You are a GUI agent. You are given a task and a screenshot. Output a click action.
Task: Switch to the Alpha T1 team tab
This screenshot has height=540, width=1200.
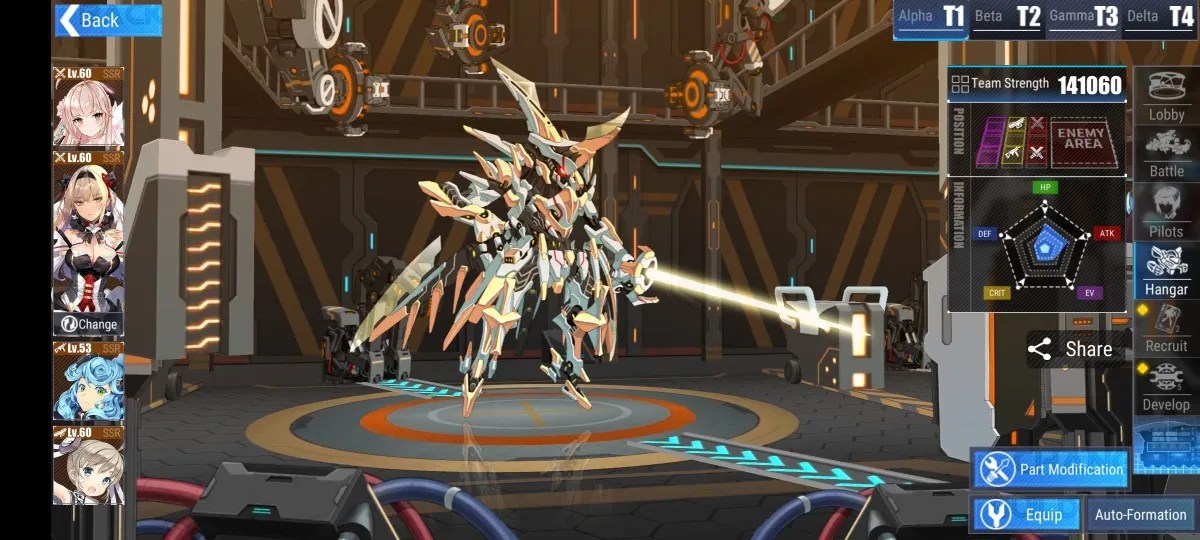coord(931,17)
